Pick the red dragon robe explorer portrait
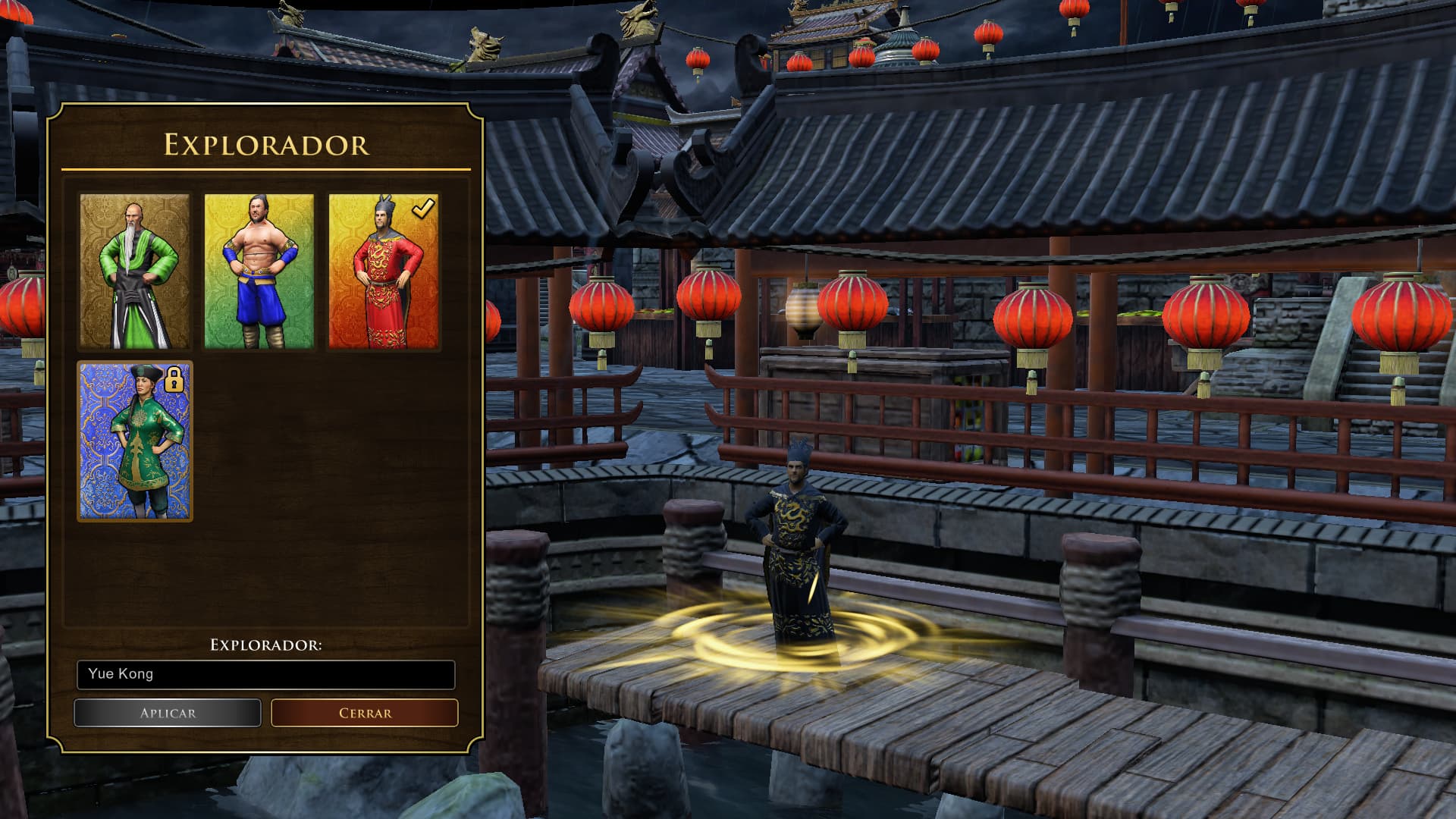1456x819 pixels. (383, 271)
